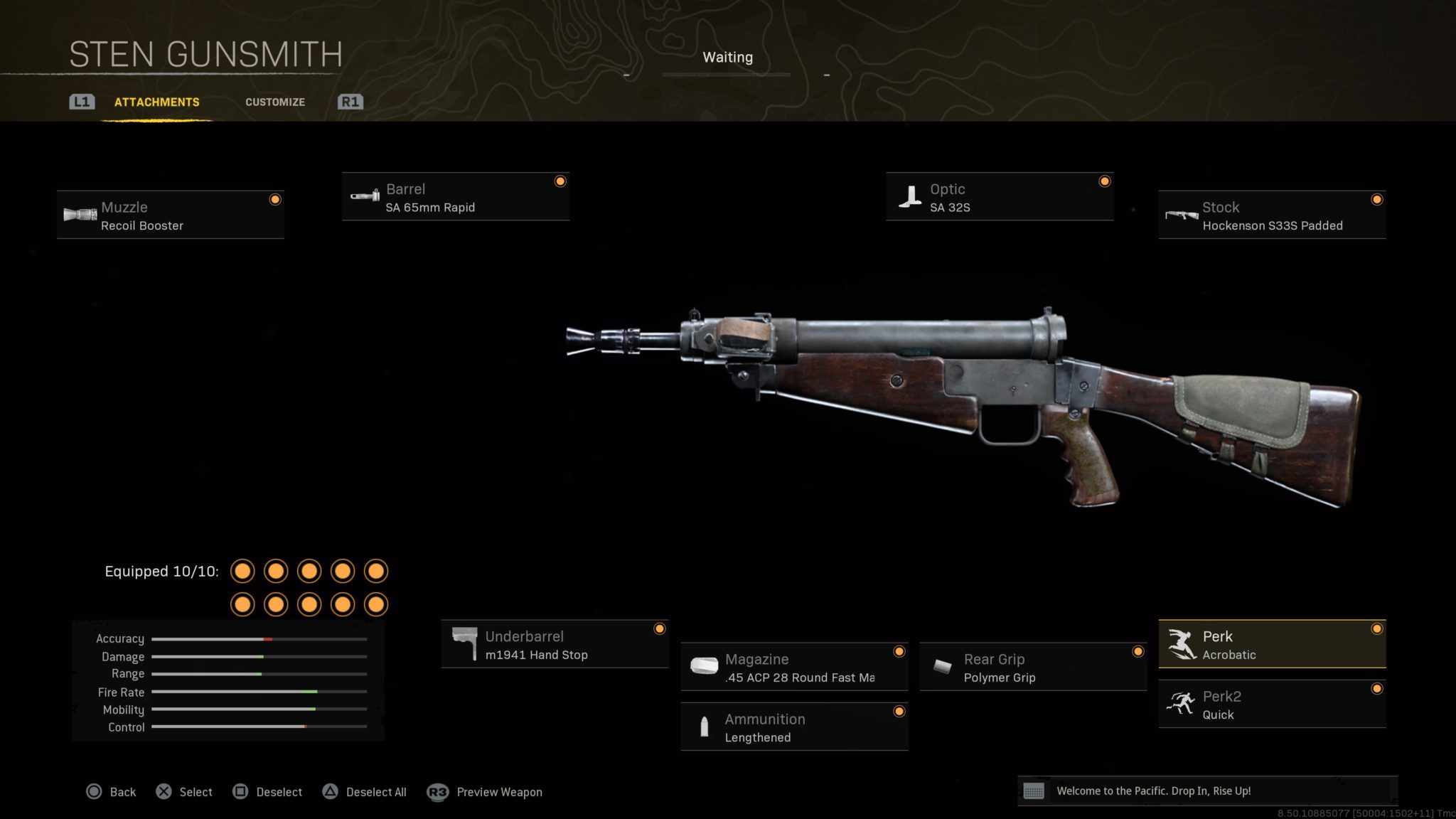Click the Magazine attachment icon
The width and height of the screenshot is (1456, 819).
(x=705, y=667)
